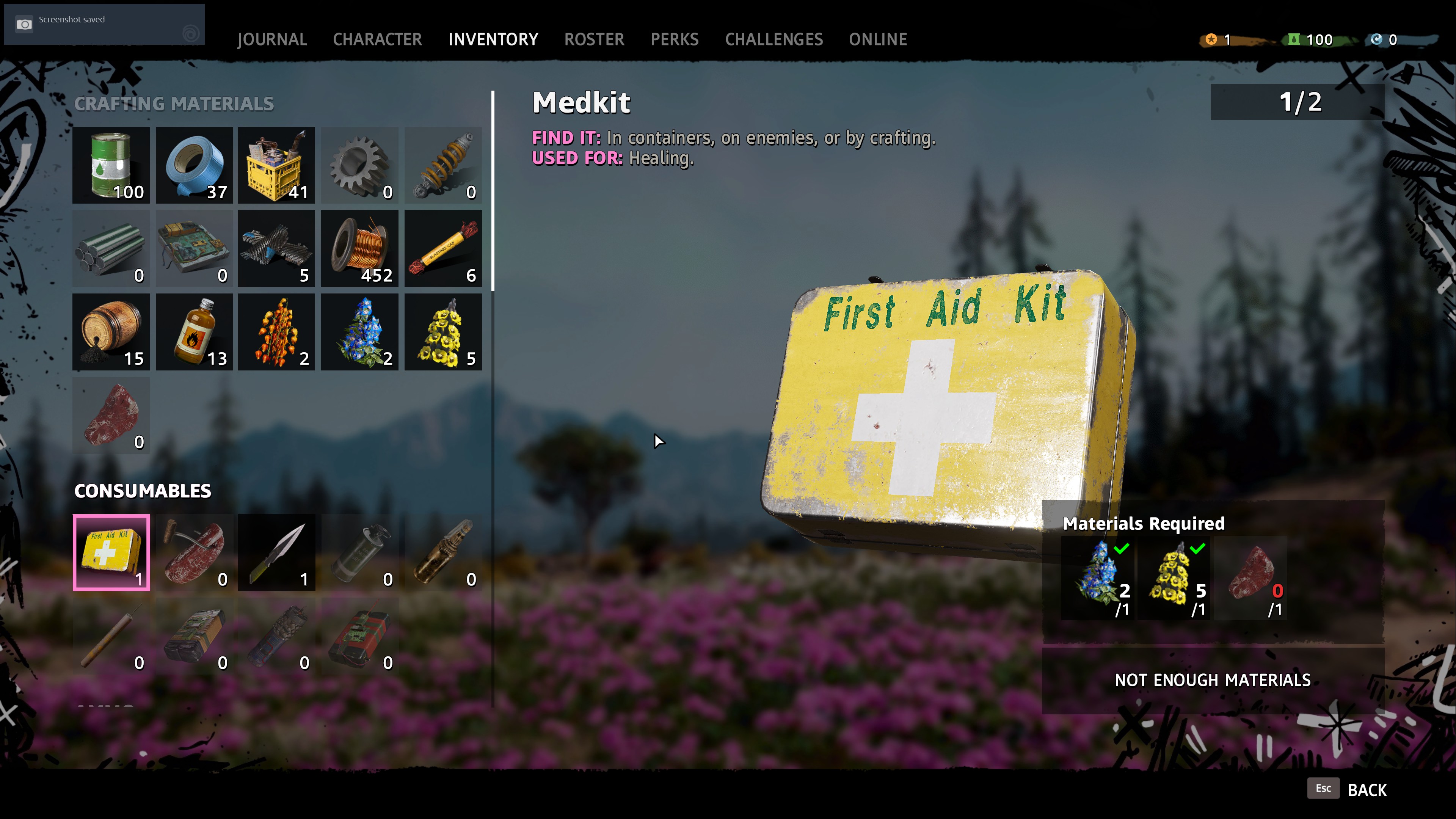Image resolution: width=1456 pixels, height=819 pixels.
Task: Select the blue flower crafting material
Action: (359, 332)
